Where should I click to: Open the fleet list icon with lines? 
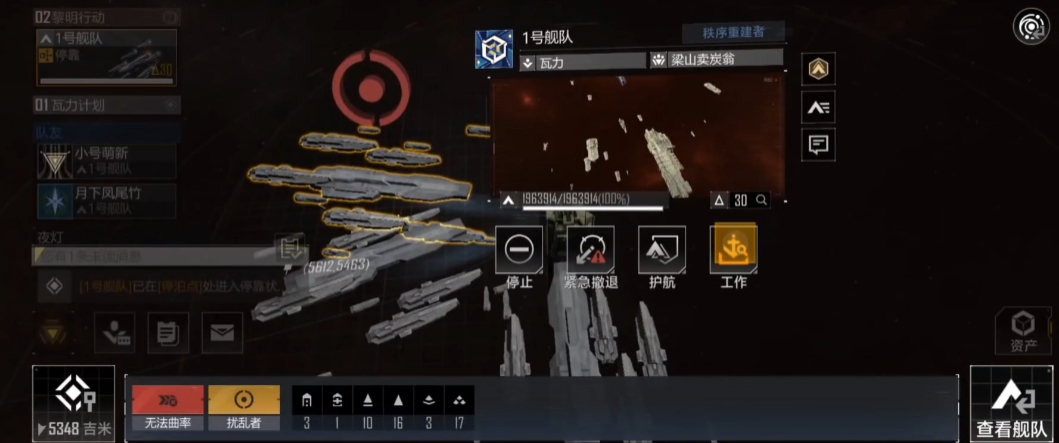tap(818, 107)
